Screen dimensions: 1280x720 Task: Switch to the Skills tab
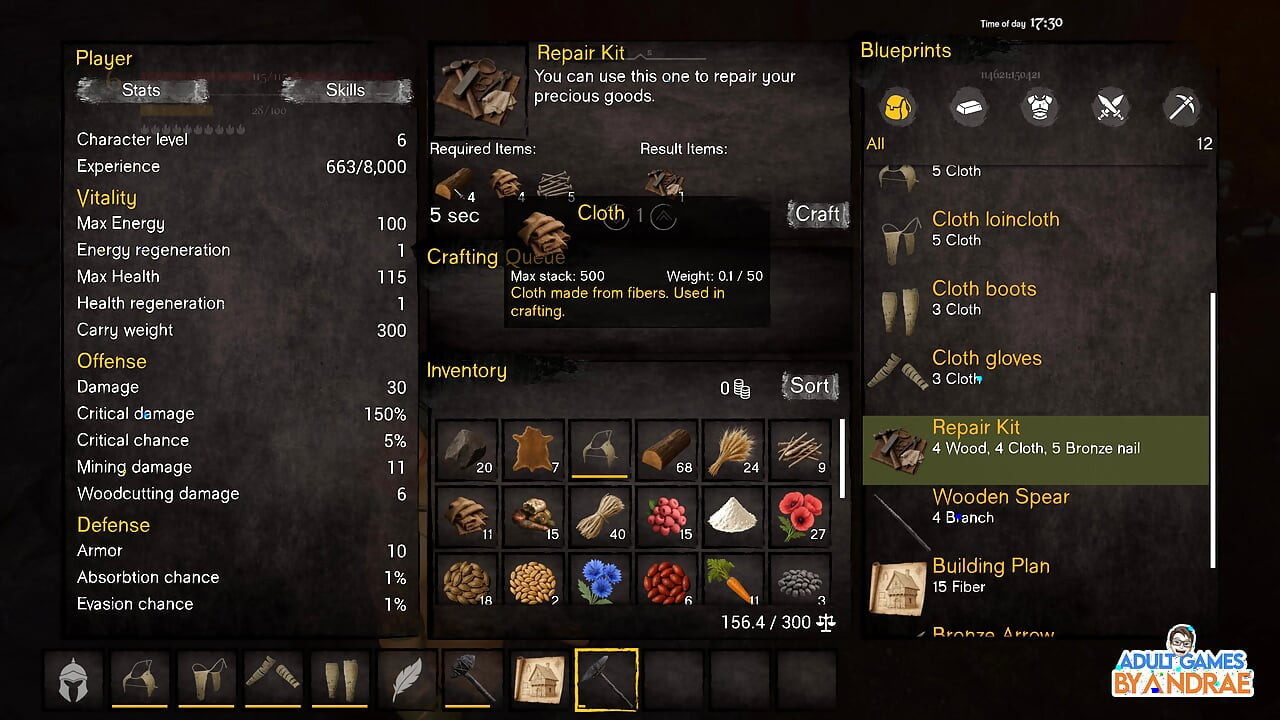345,90
